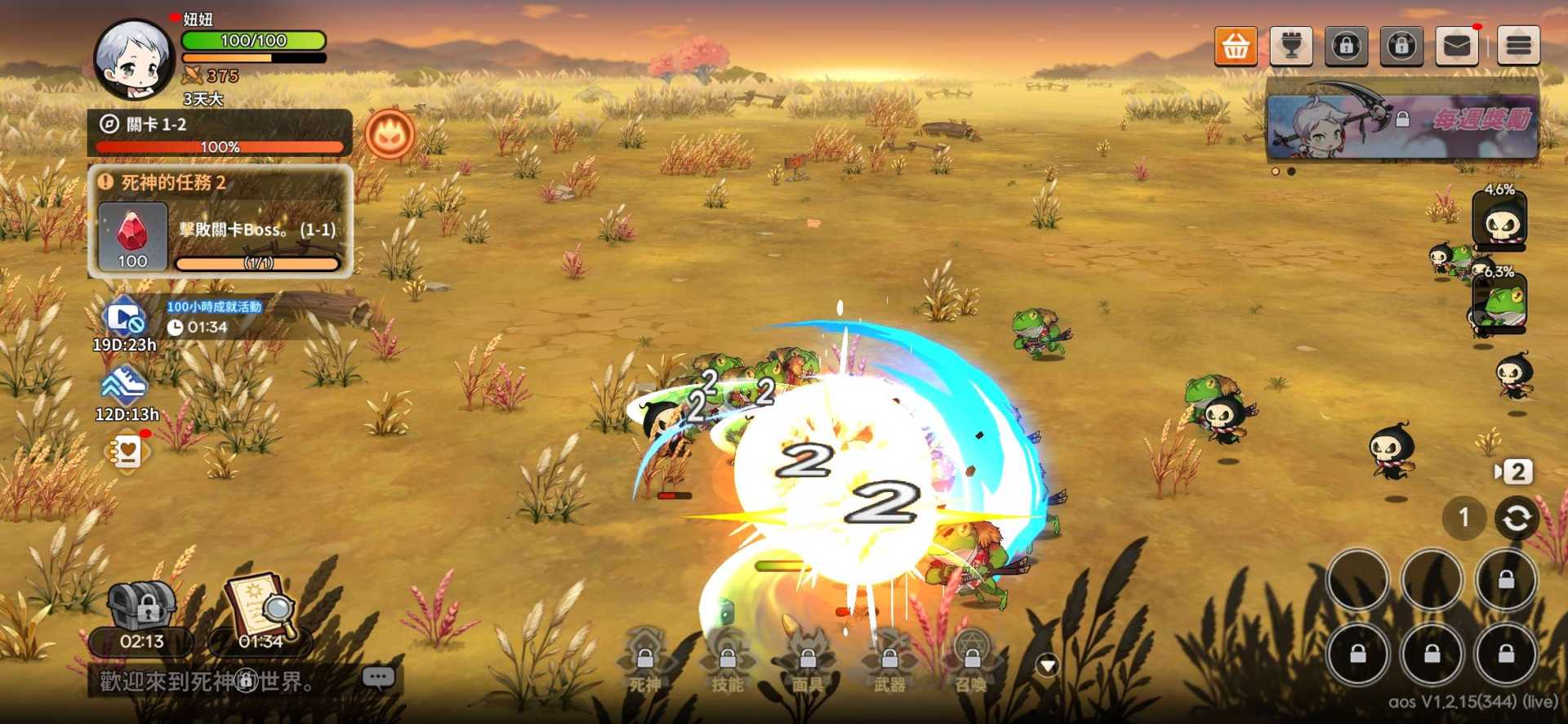The image size is (1568, 724).
Task: Open the trophy ranking button
Action: [1291, 46]
